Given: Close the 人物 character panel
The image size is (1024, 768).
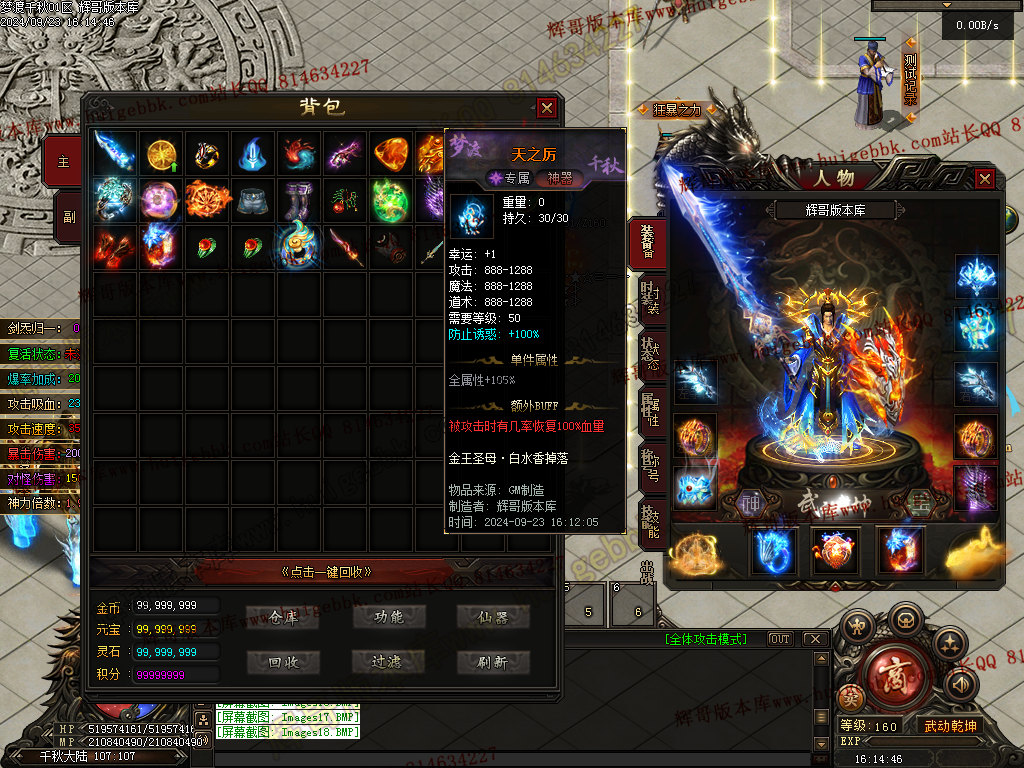Looking at the screenshot, I should coord(984,179).
